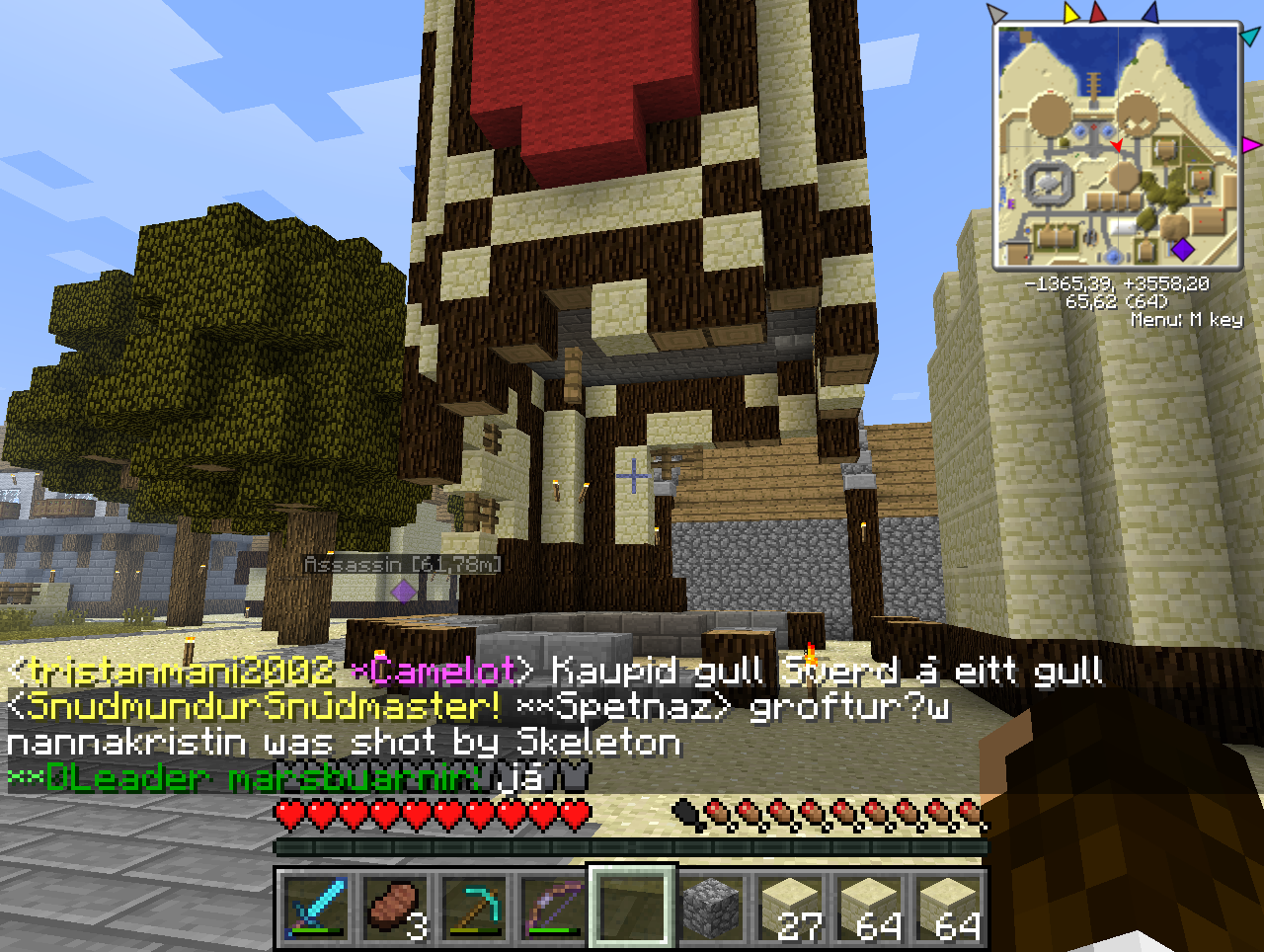Click the minimap
Viewport: 1264px width, 952px height.
coord(1117,146)
